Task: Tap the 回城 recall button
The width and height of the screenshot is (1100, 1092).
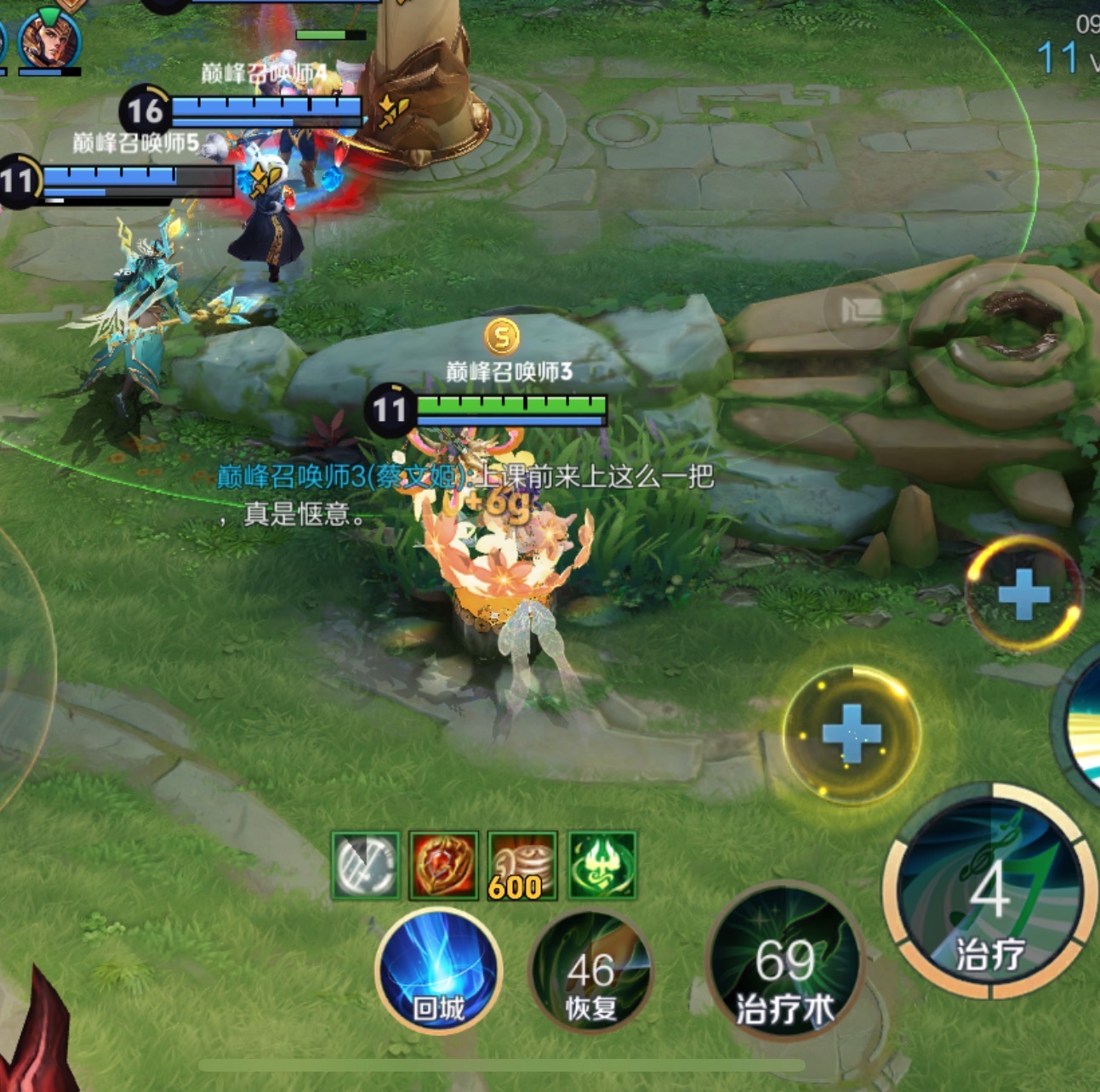Action: 438,971
